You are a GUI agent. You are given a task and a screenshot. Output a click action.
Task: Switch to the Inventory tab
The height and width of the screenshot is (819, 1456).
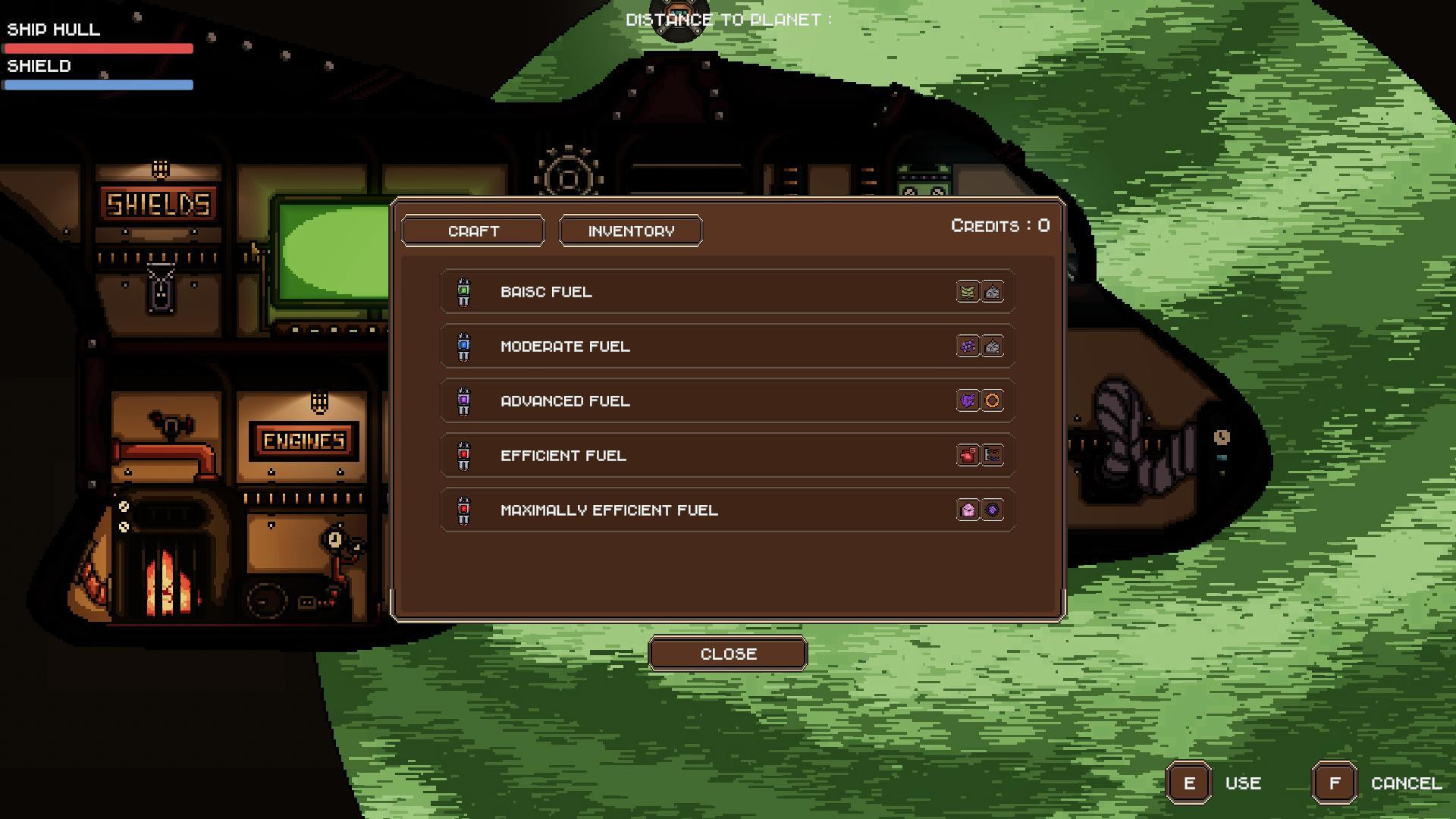pos(630,231)
